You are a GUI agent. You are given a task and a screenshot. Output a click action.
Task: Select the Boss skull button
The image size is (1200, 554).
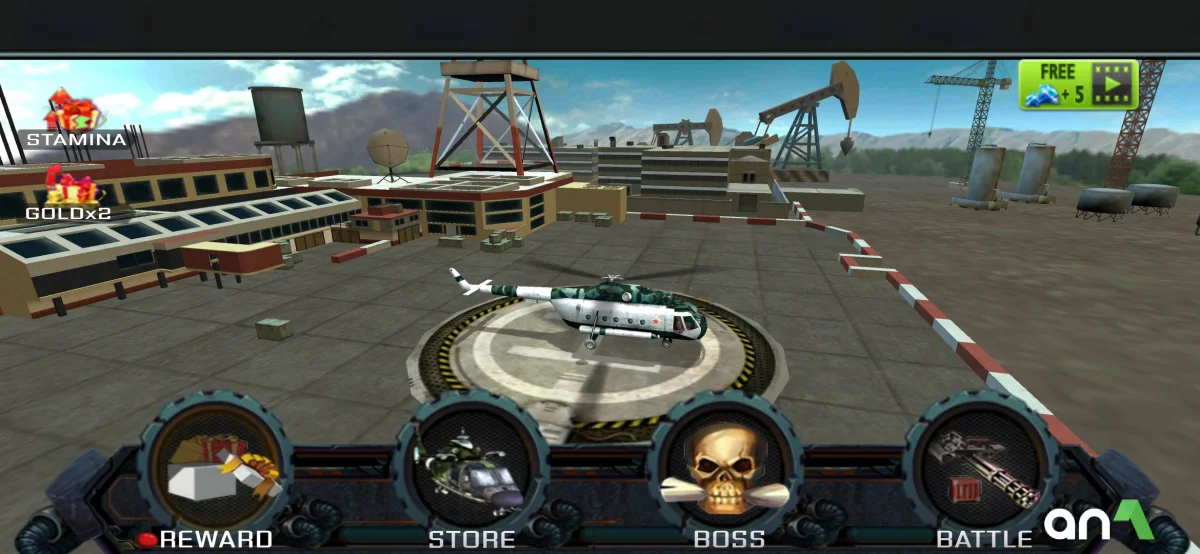(x=727, y=468)
